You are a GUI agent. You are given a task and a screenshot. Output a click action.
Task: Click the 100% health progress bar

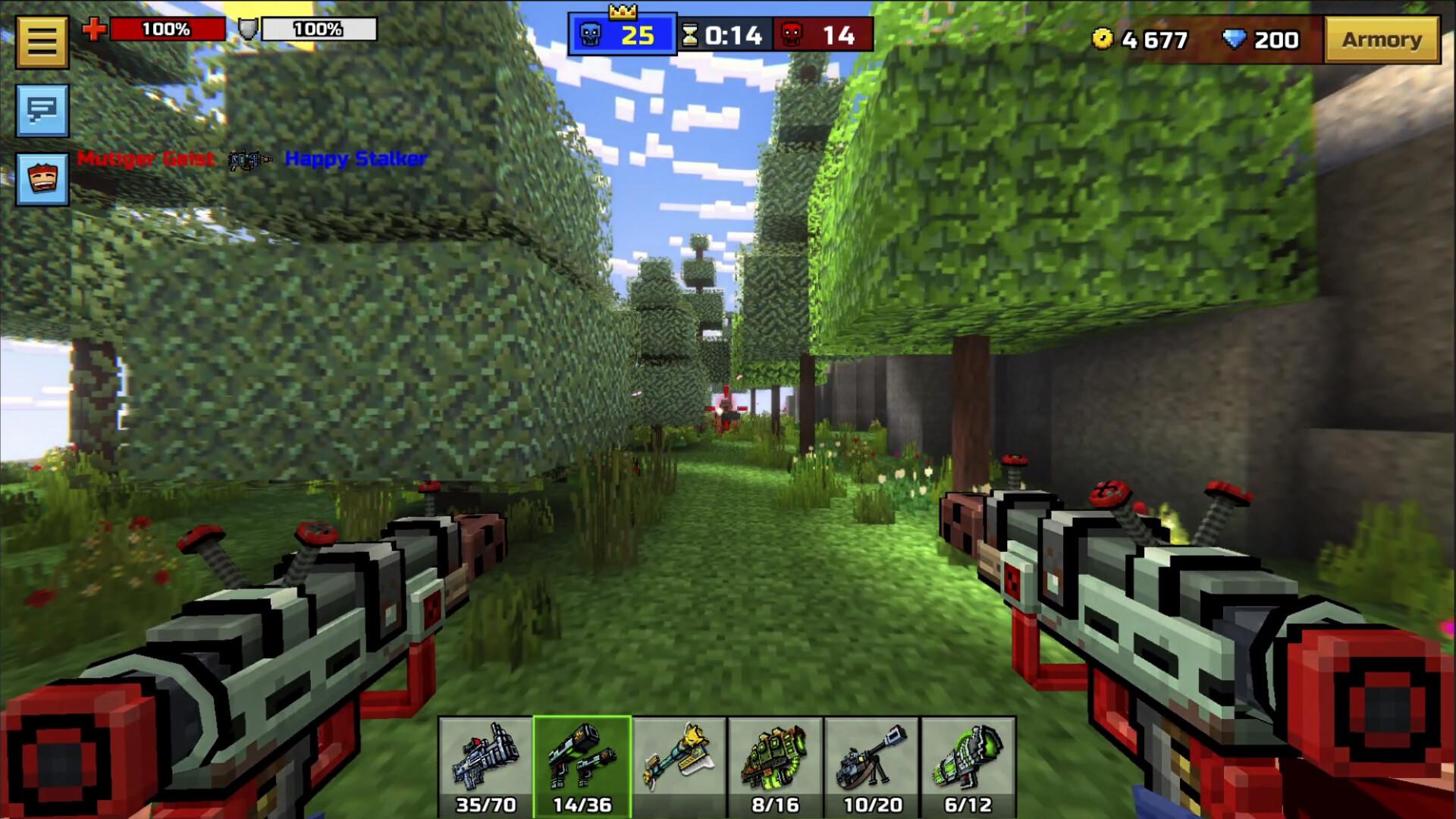point(168,29)
